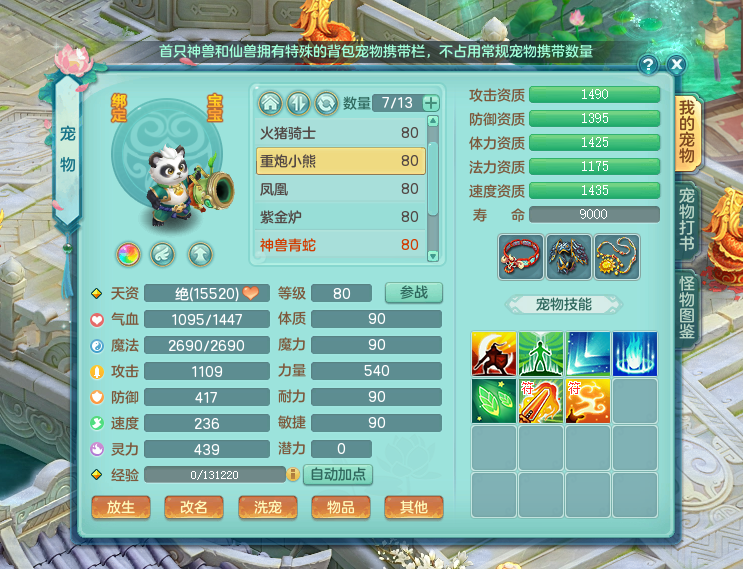Select the green leaves pet skill icon
The width and height of the screenshot is (743, 569).
[494, 401]
